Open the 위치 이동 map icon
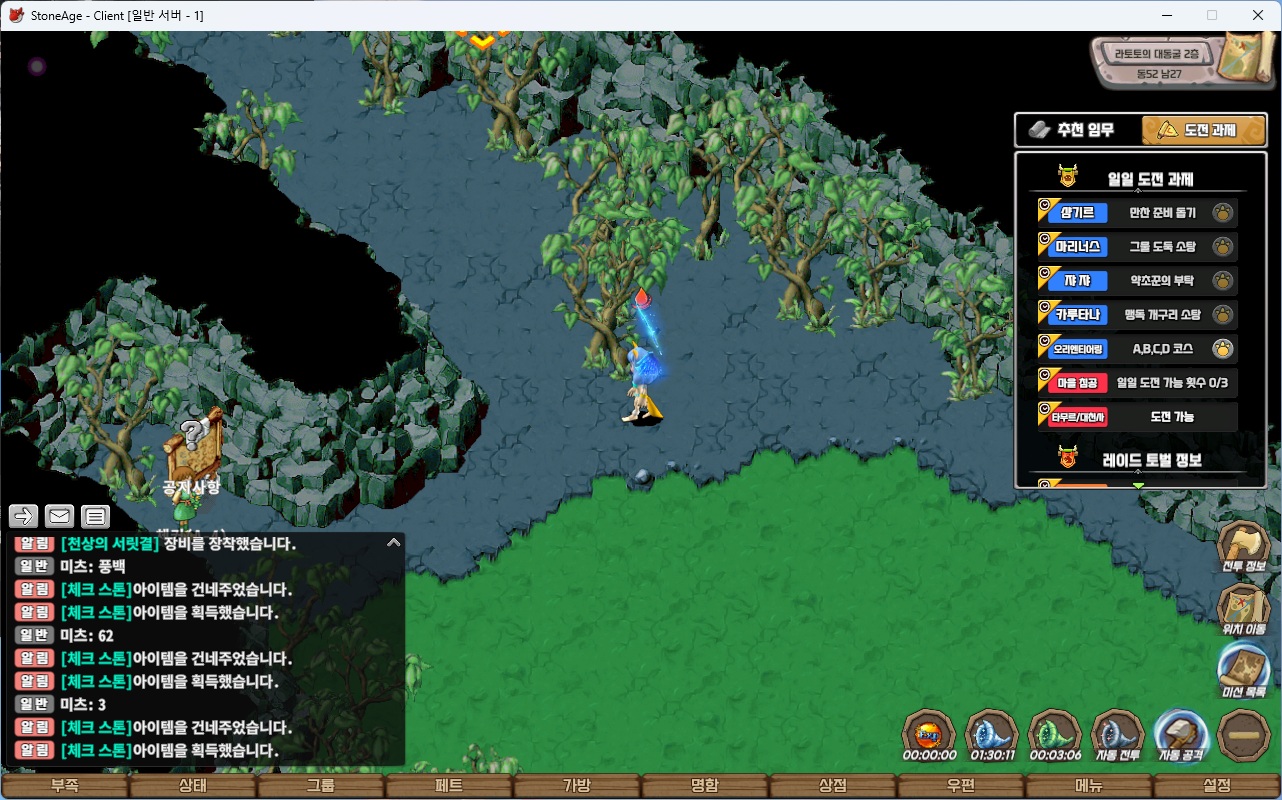Screen dimensions: 1282x800 [x=1244, y=606]
